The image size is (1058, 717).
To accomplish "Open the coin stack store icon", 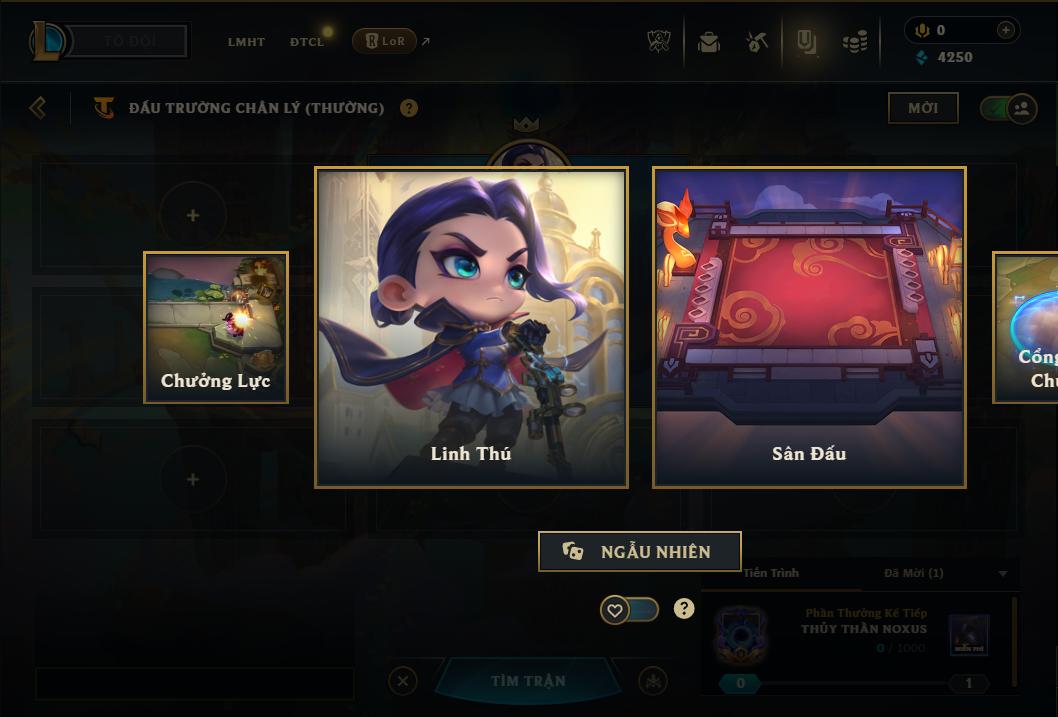I will point(854,42).
